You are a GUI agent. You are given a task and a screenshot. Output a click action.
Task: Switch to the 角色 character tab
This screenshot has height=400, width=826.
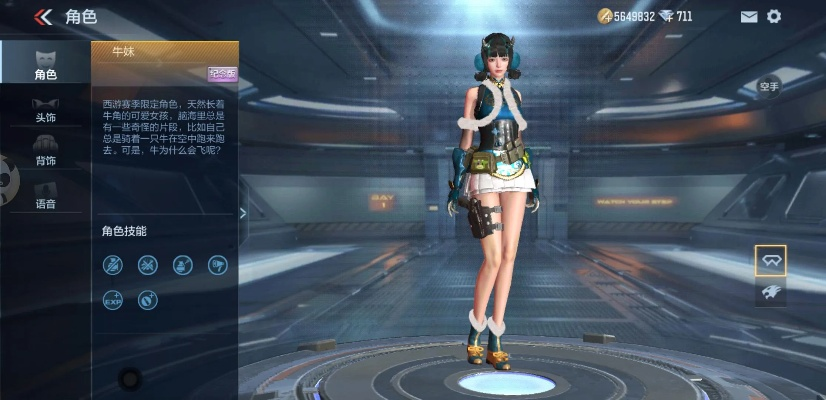click(45, 63)
